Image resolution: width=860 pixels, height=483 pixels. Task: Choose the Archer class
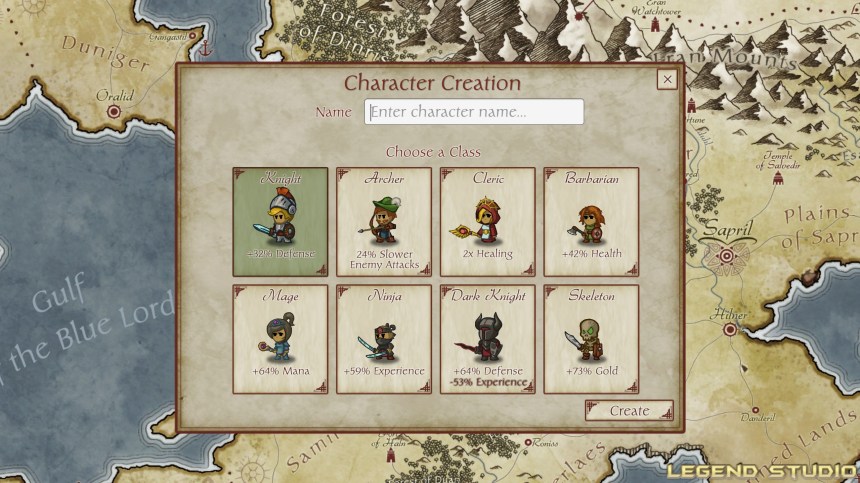(384, 221)
